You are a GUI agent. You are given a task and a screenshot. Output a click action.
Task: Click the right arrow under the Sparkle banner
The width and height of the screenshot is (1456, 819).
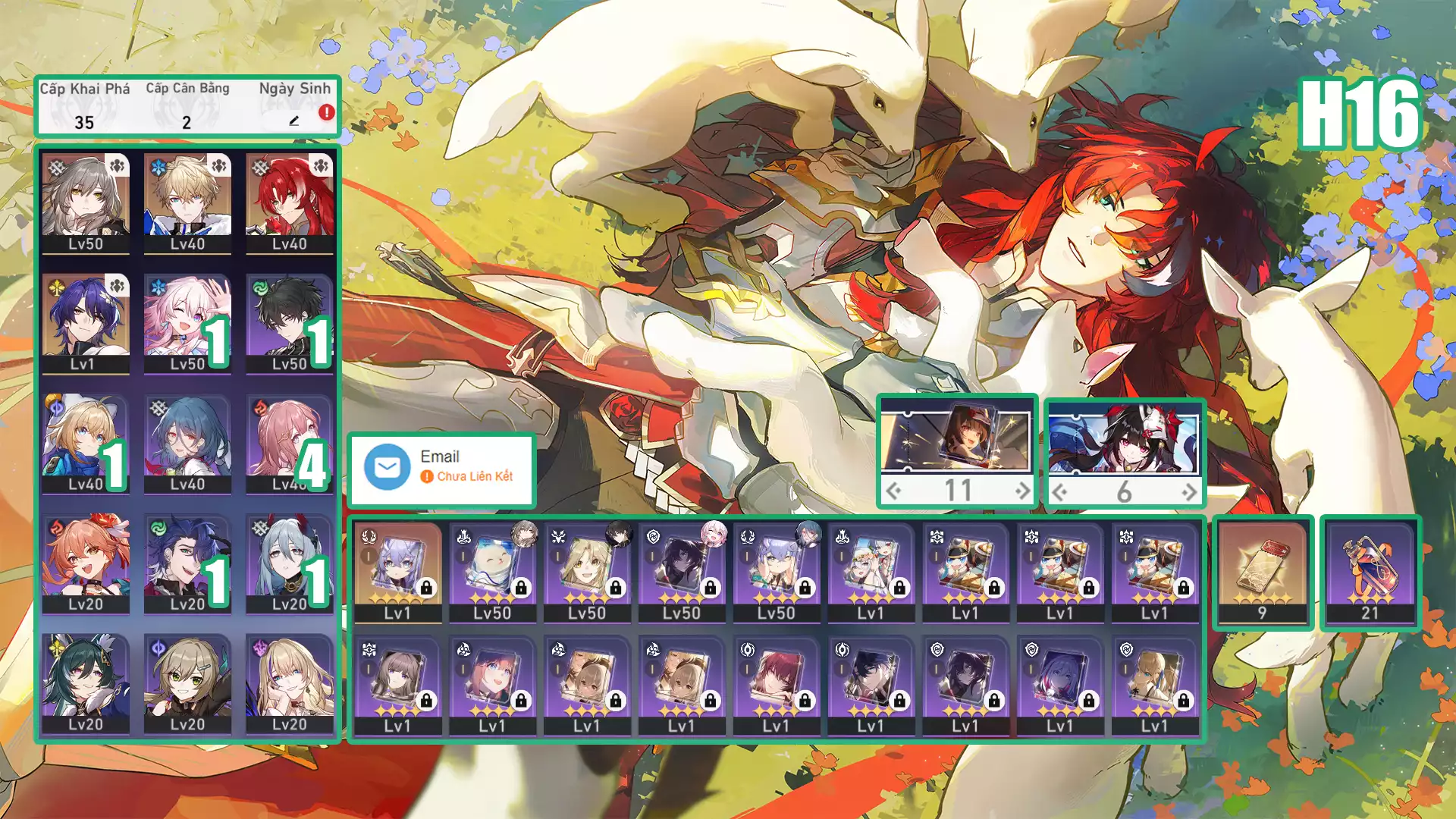1188,493
